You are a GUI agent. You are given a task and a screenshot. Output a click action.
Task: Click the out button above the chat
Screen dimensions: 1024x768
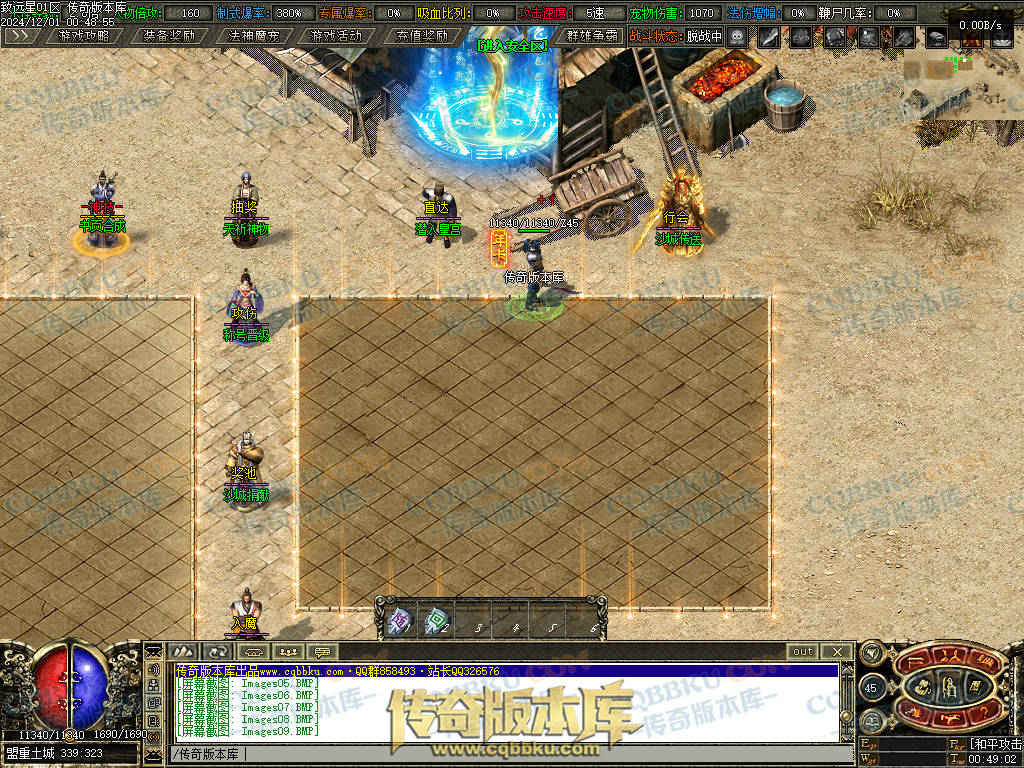[x=802, y=652]
